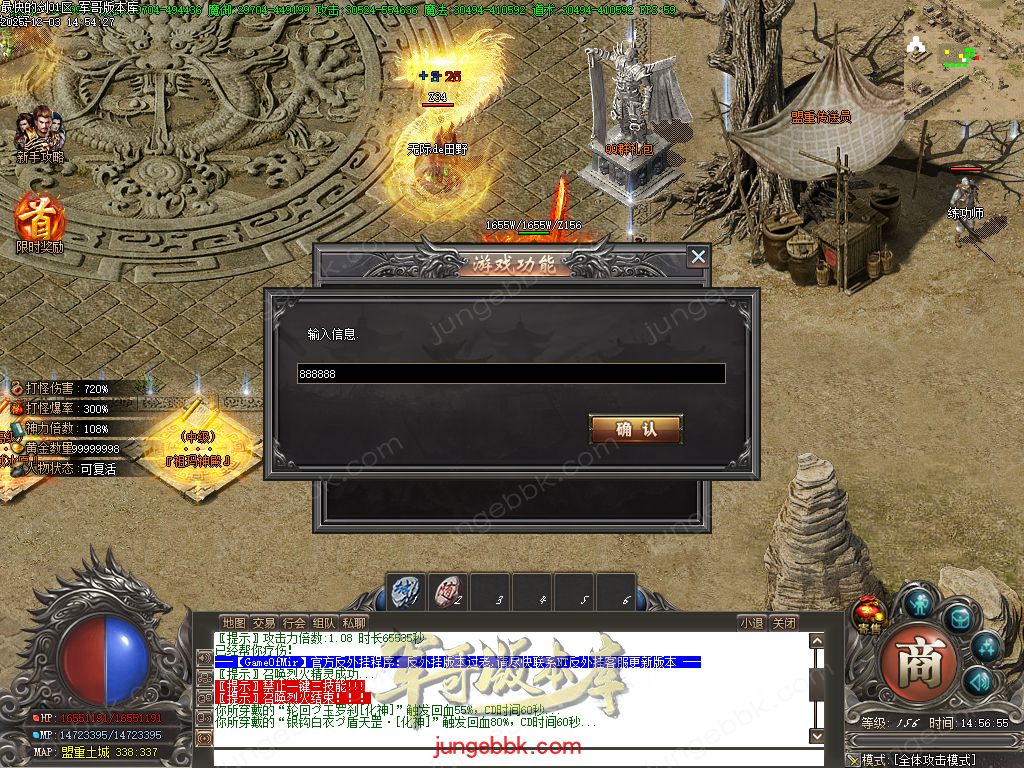
Task: Confirm the entered information with 确认
Action: [636, 429]
